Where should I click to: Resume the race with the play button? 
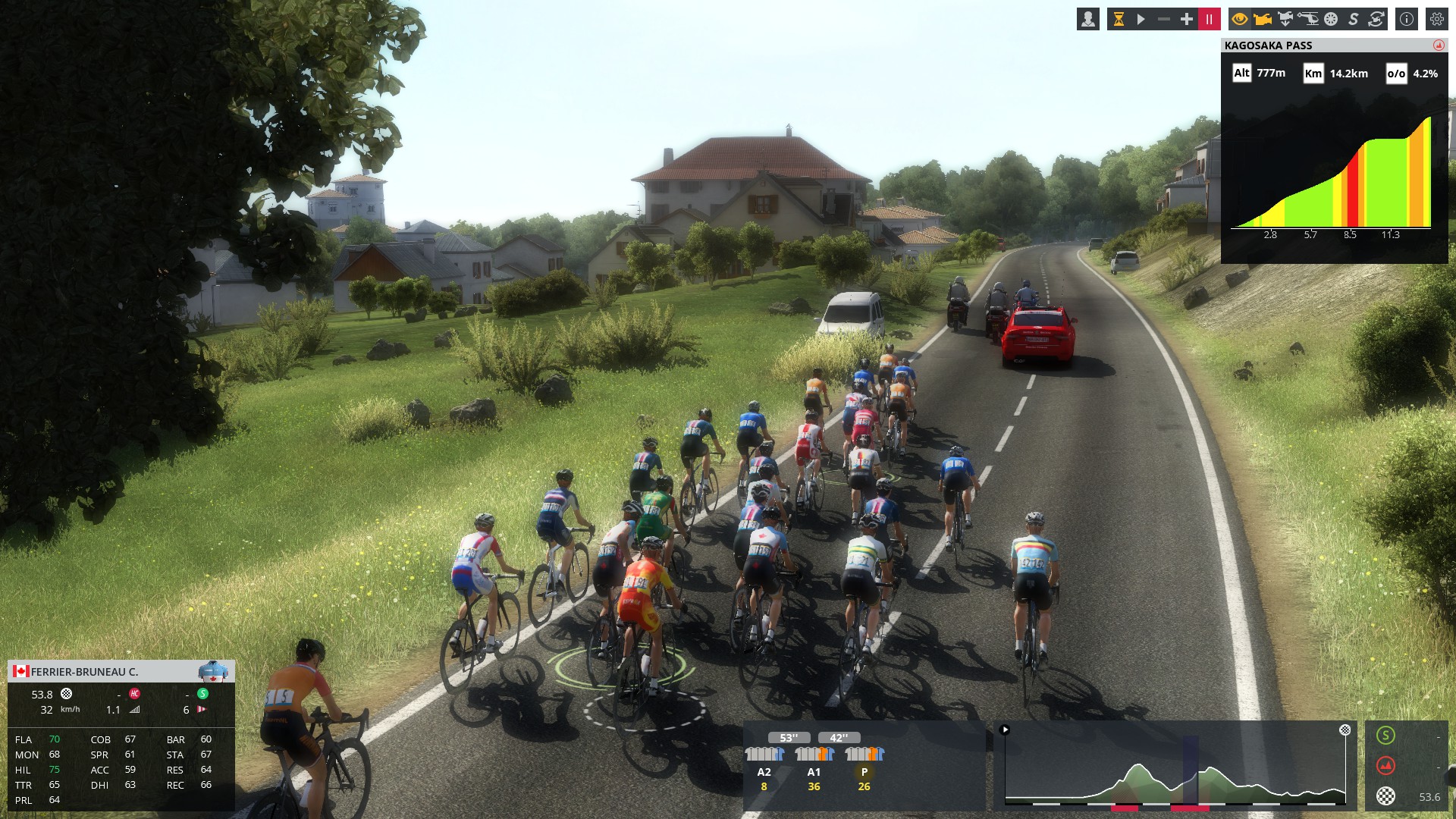click(x=1141, y=20)
